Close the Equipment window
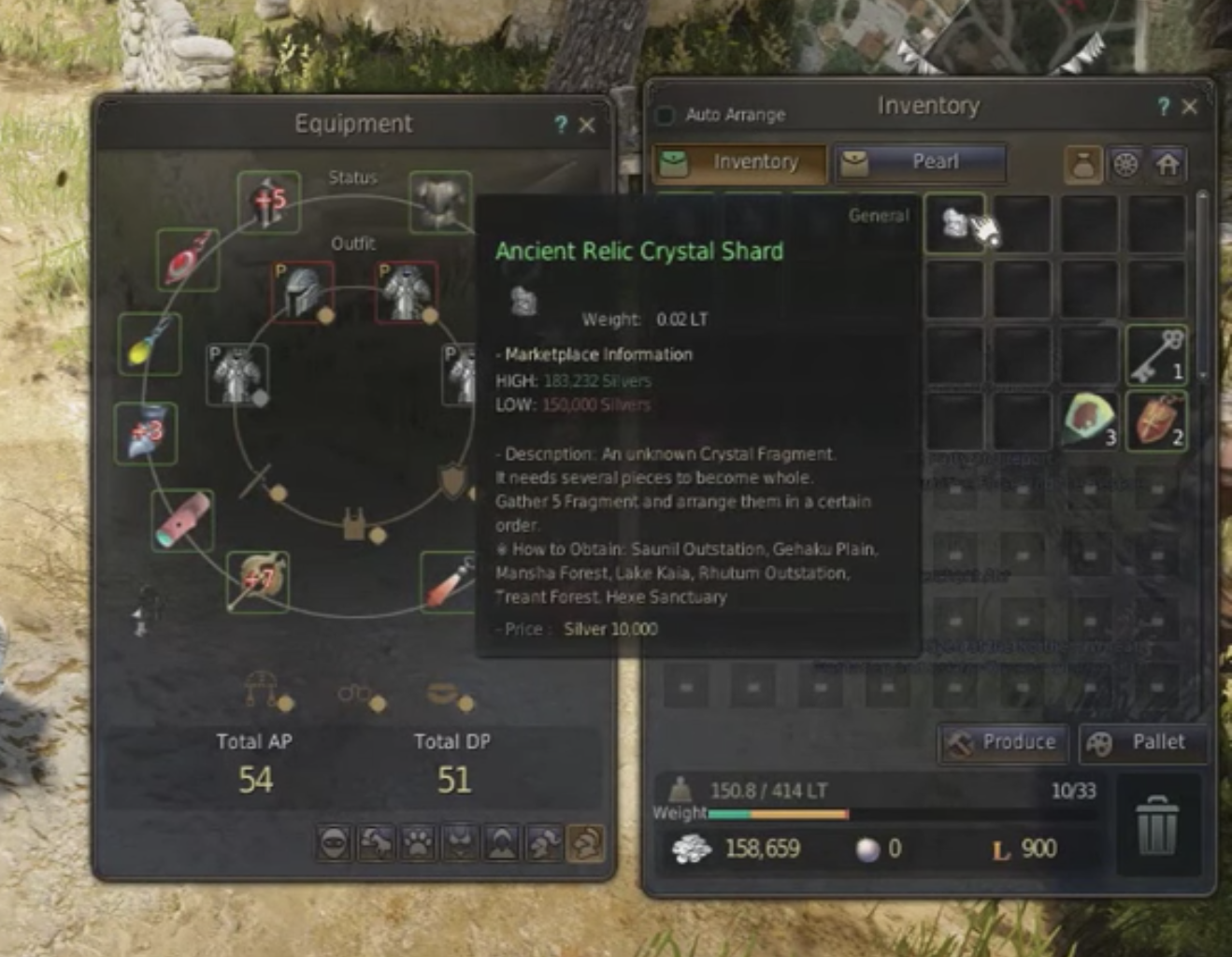The width and height of the screenshot is (1232, 957). coord(587,125)
